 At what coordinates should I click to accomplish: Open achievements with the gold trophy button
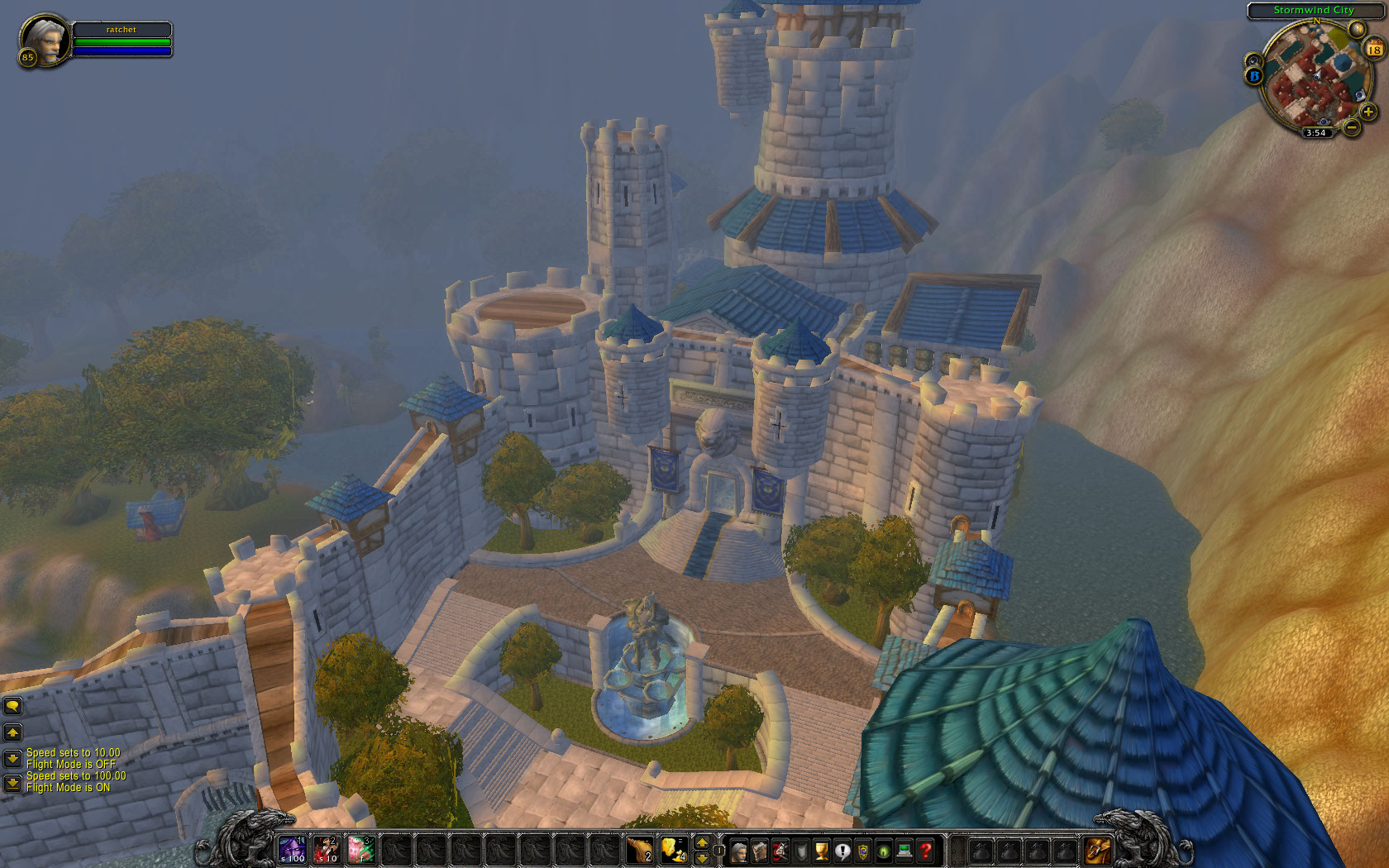[821, 850]
